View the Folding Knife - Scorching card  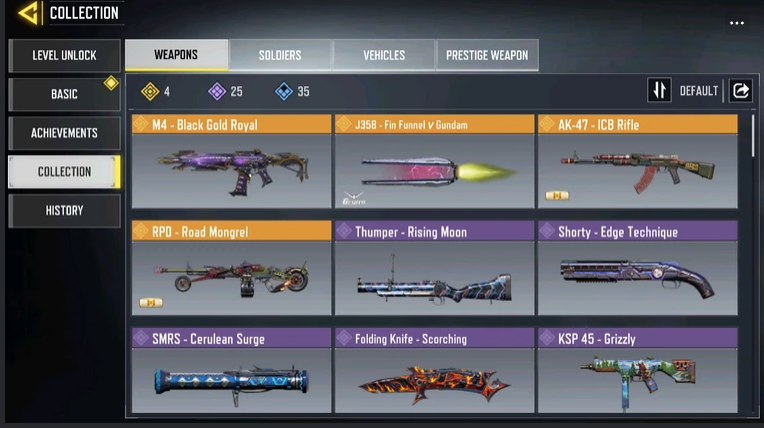tap(434, 371)
